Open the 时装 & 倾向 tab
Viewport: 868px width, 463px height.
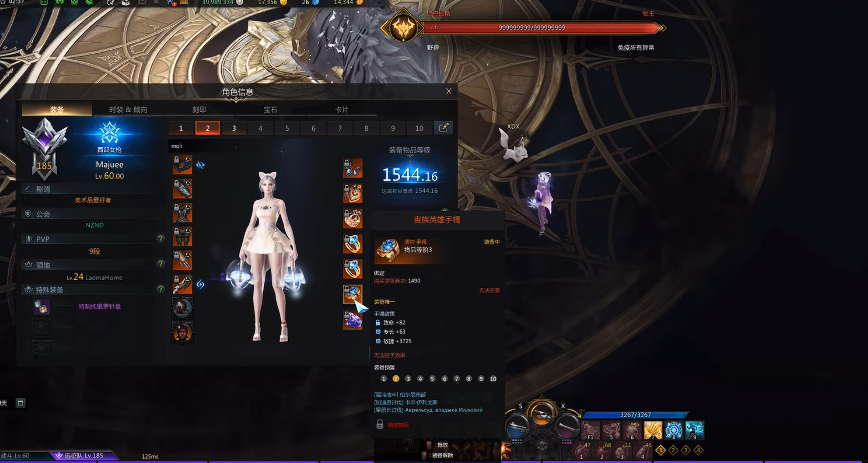pyautogui.click(x=128, y=109)
